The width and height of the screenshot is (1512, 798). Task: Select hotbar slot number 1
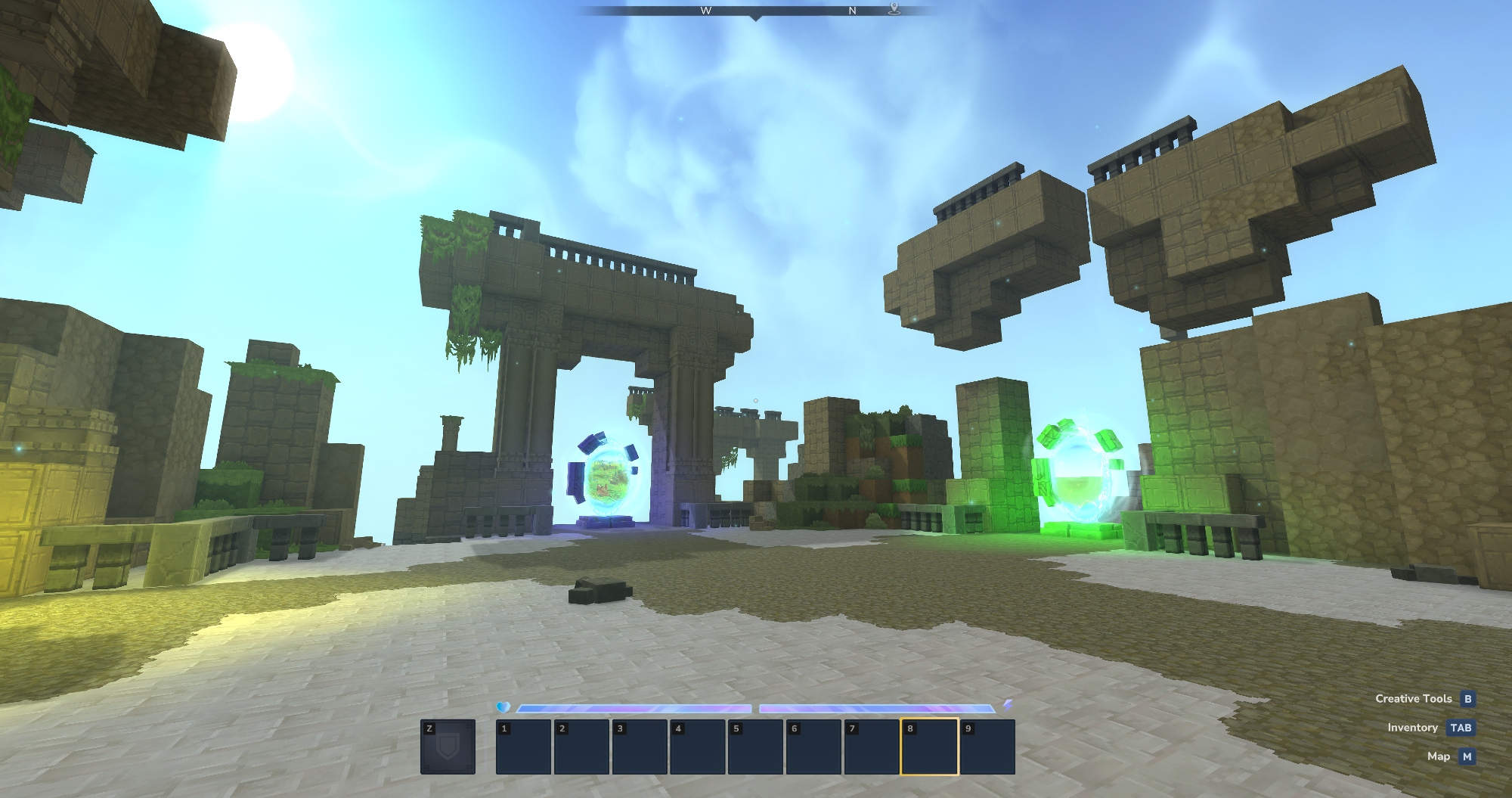click(x=523, y=747)
